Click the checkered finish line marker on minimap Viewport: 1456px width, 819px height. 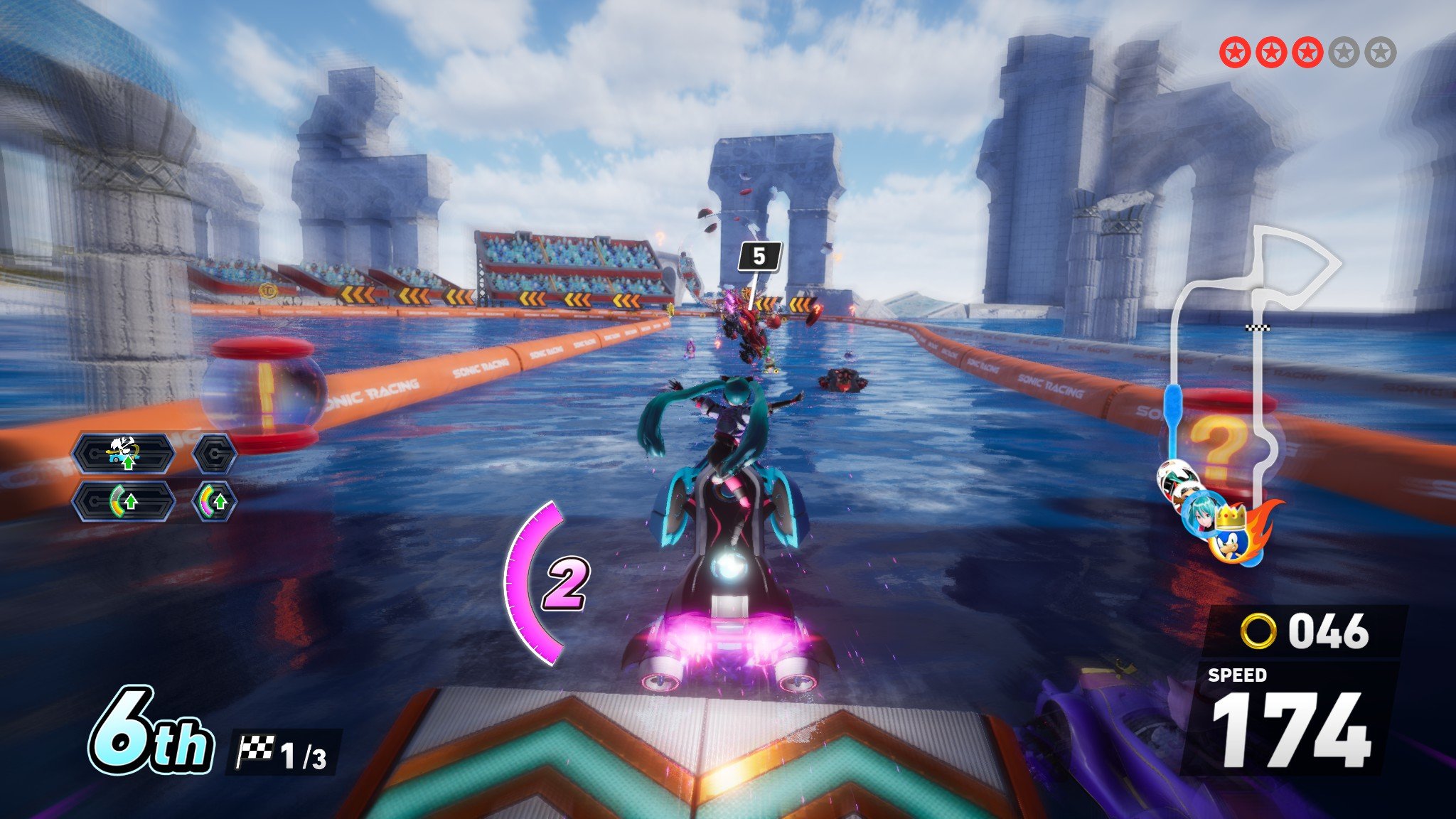click(1258, 327)
